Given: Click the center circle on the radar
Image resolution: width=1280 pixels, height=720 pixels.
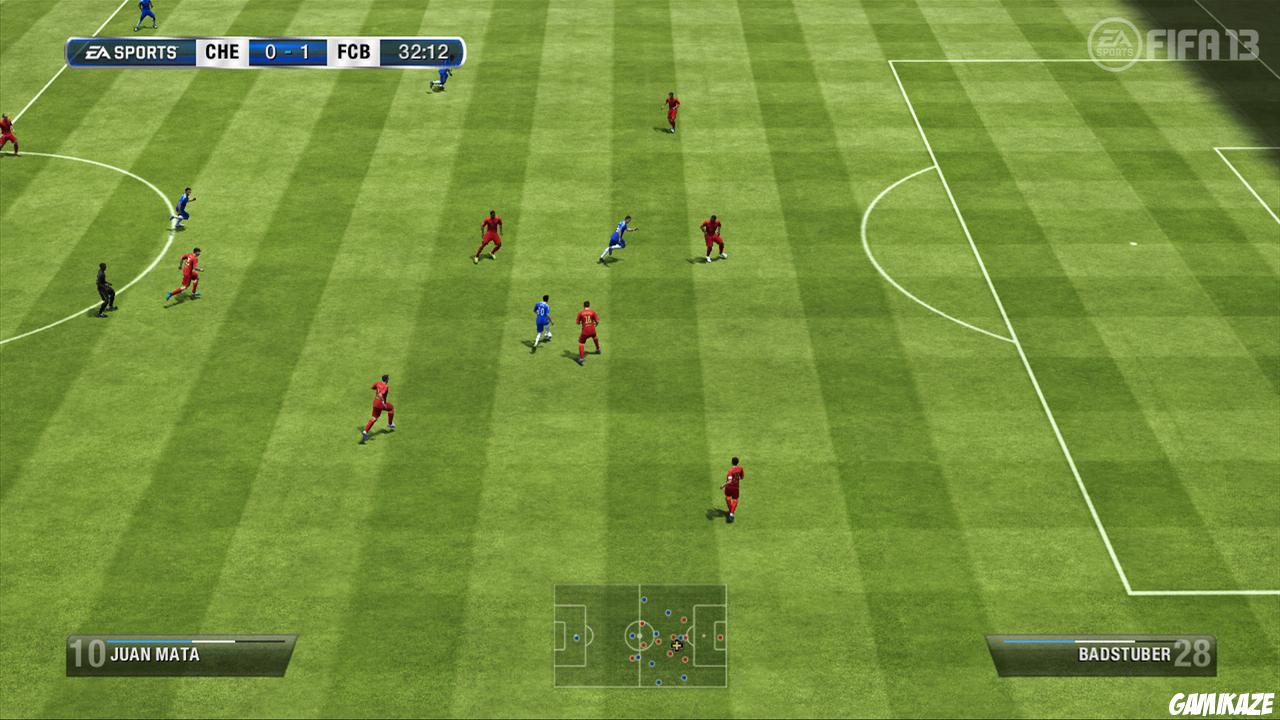Looking at the screenshot, I should pos(639,636).
